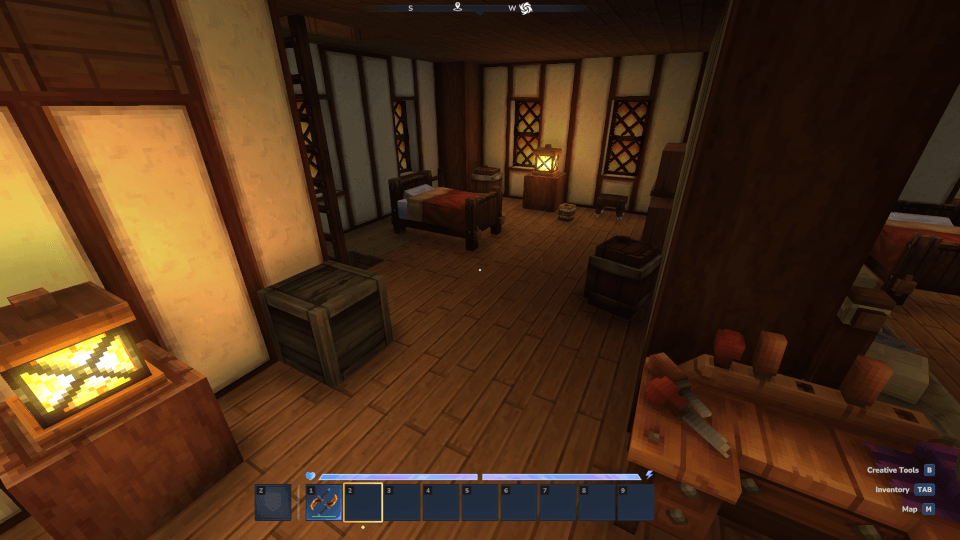Select the crossed-tools item in hotbar slot 1

[324, 502]
